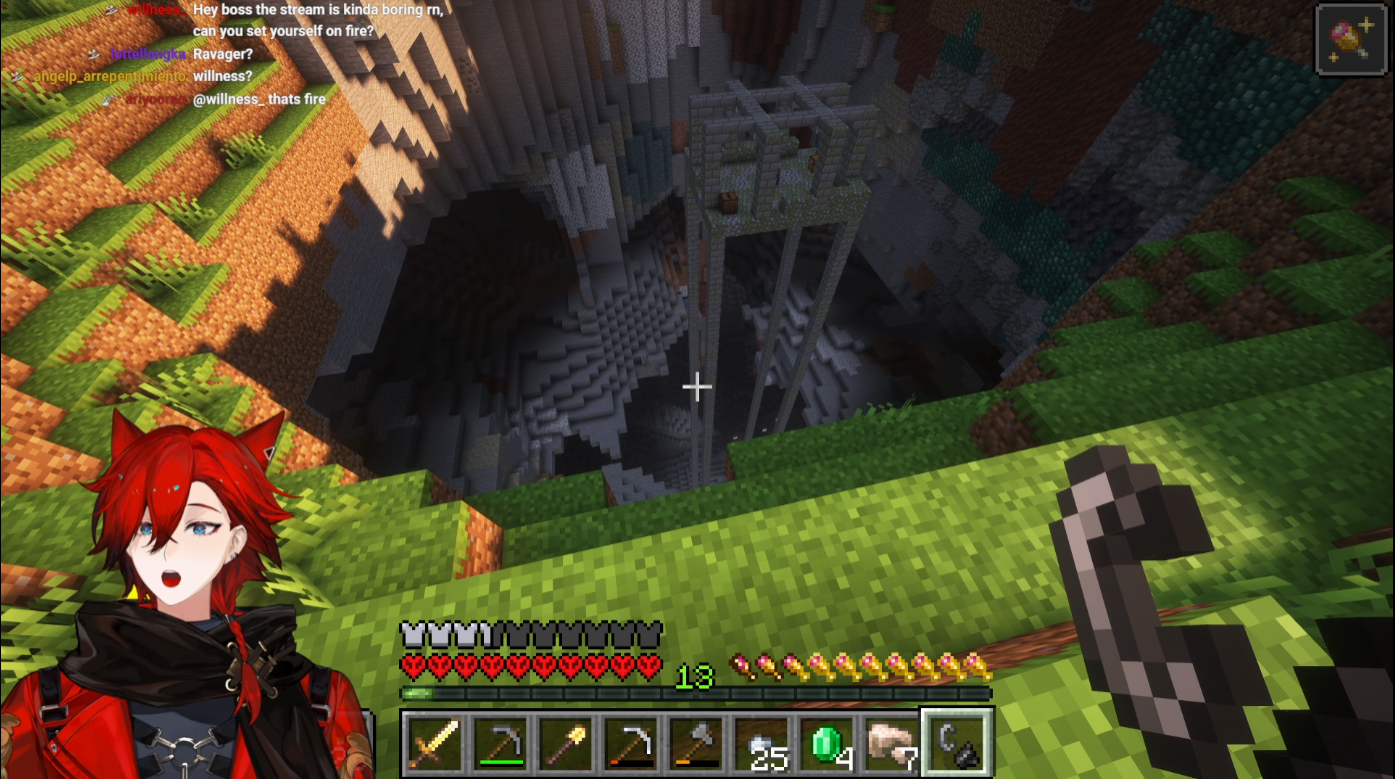Equip the axe from the hotbar
This screenshot has height=779, width=1395.
click(x=696, y=743)
